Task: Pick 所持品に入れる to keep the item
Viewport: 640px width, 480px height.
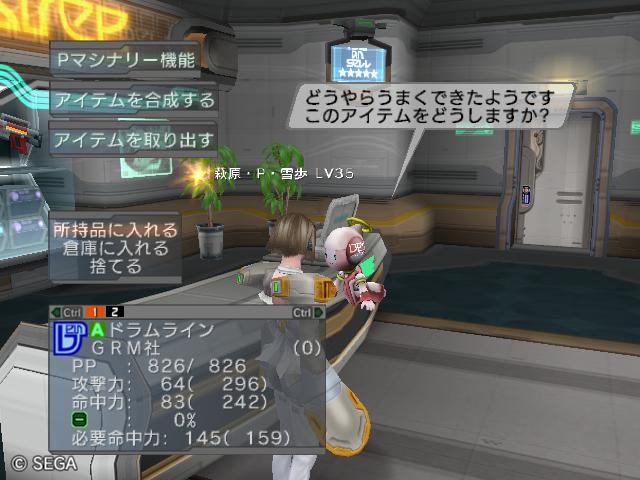Action: click(x=116, y=230)
